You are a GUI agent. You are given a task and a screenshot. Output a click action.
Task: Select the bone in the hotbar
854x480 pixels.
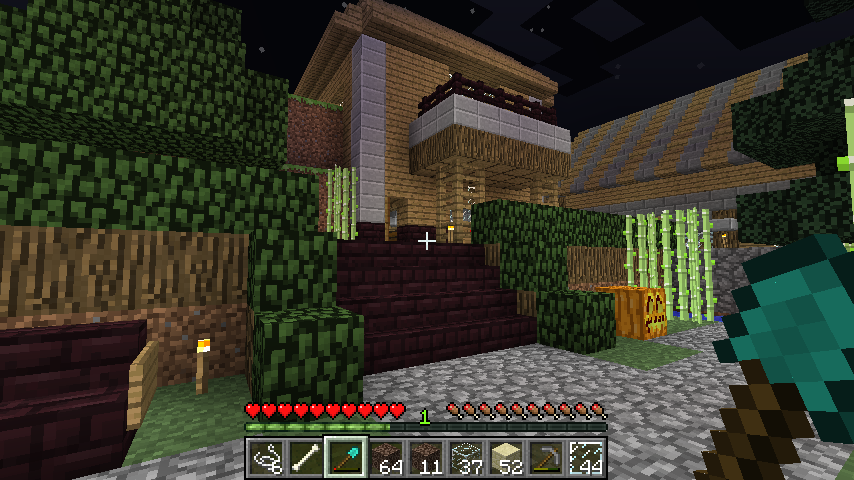click(306, 458)
